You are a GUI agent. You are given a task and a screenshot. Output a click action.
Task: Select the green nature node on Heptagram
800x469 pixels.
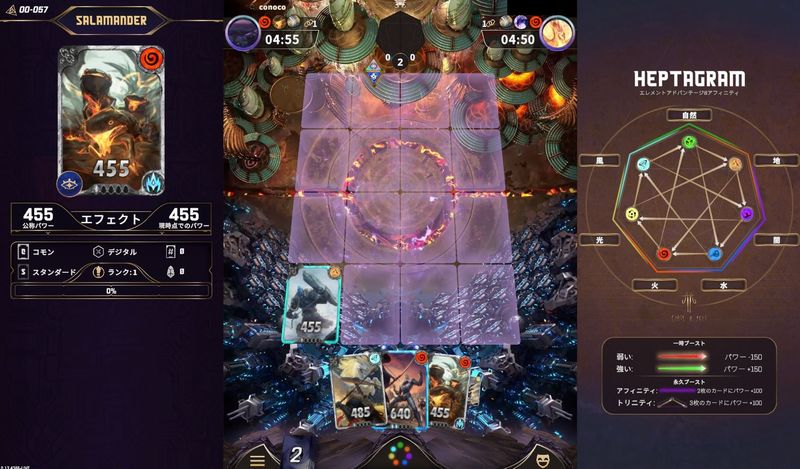click(x=688, y=142)
